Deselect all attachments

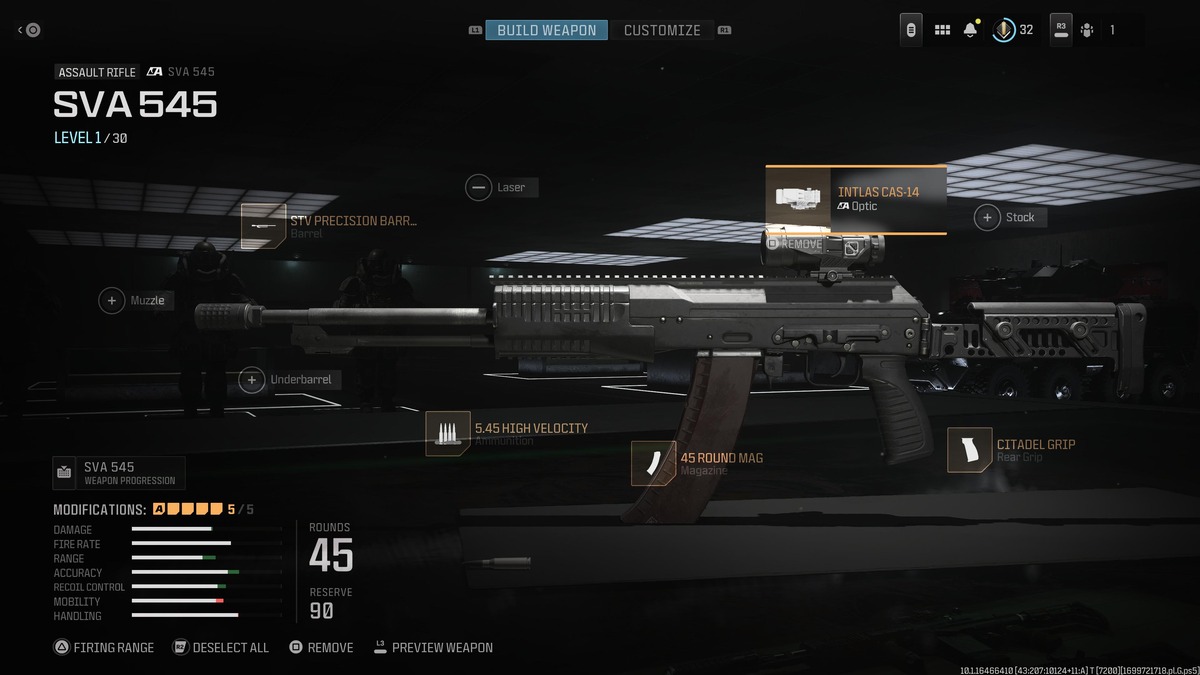pos(221,647)
